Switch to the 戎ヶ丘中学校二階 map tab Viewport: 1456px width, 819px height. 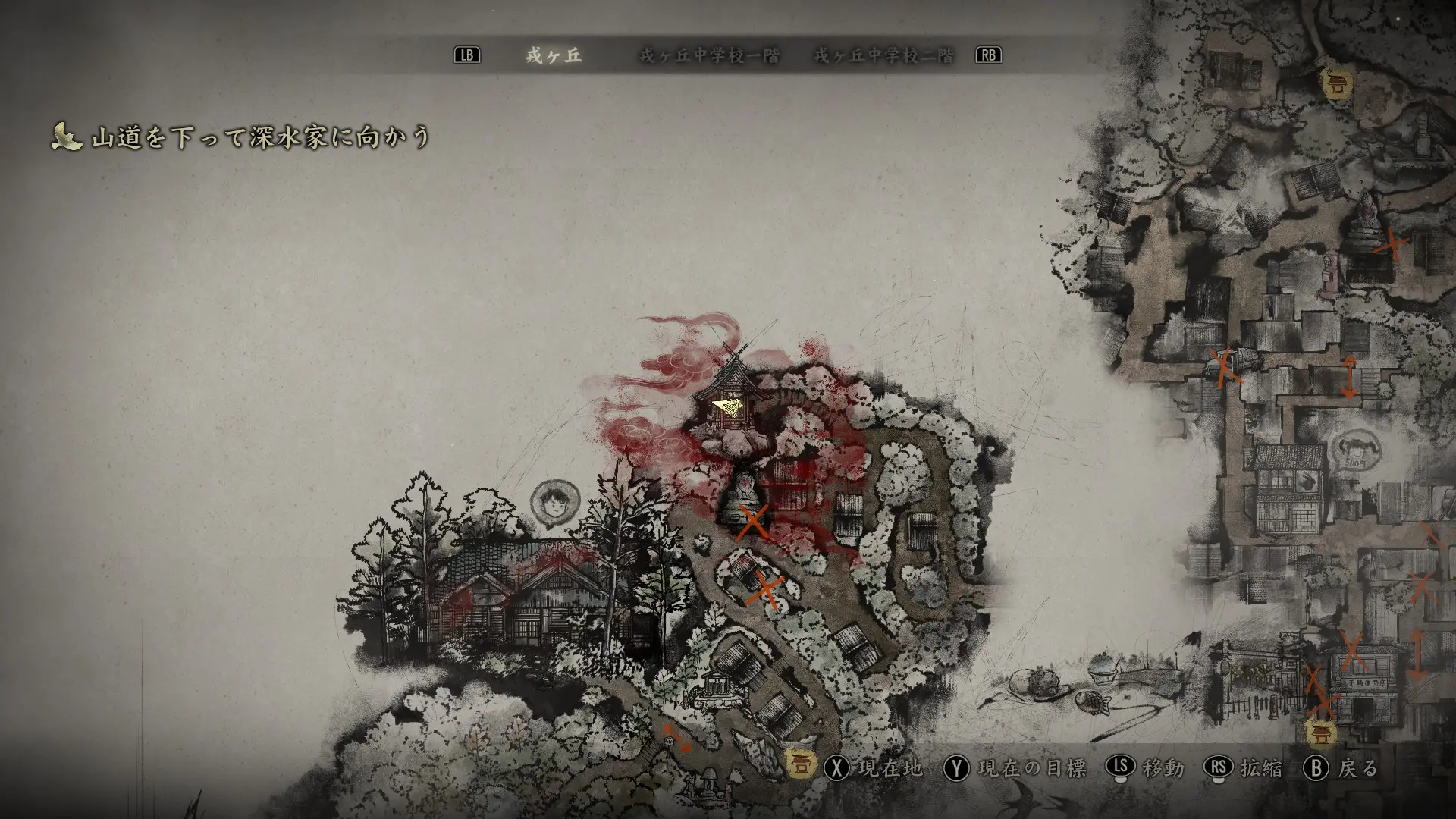883,56
